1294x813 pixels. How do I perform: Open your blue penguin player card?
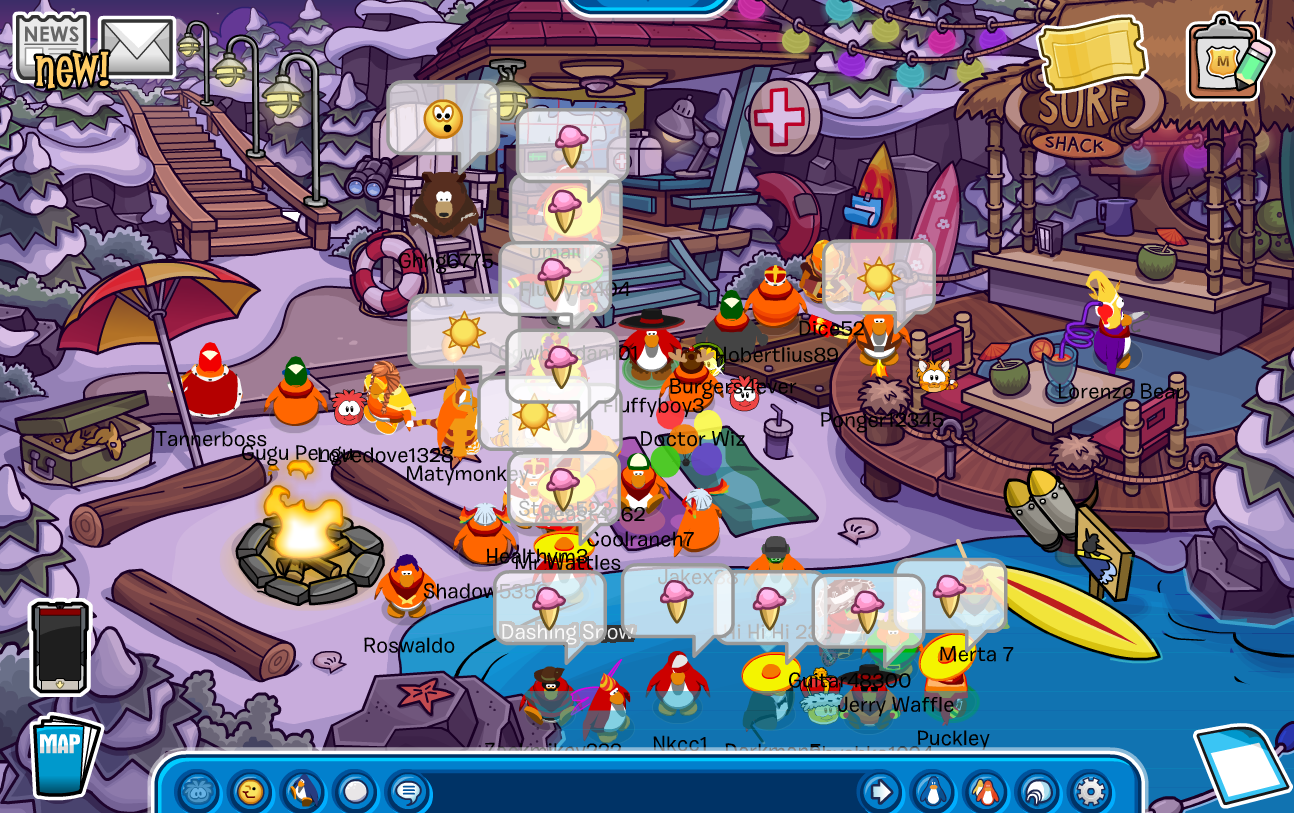tap(933, 793)
